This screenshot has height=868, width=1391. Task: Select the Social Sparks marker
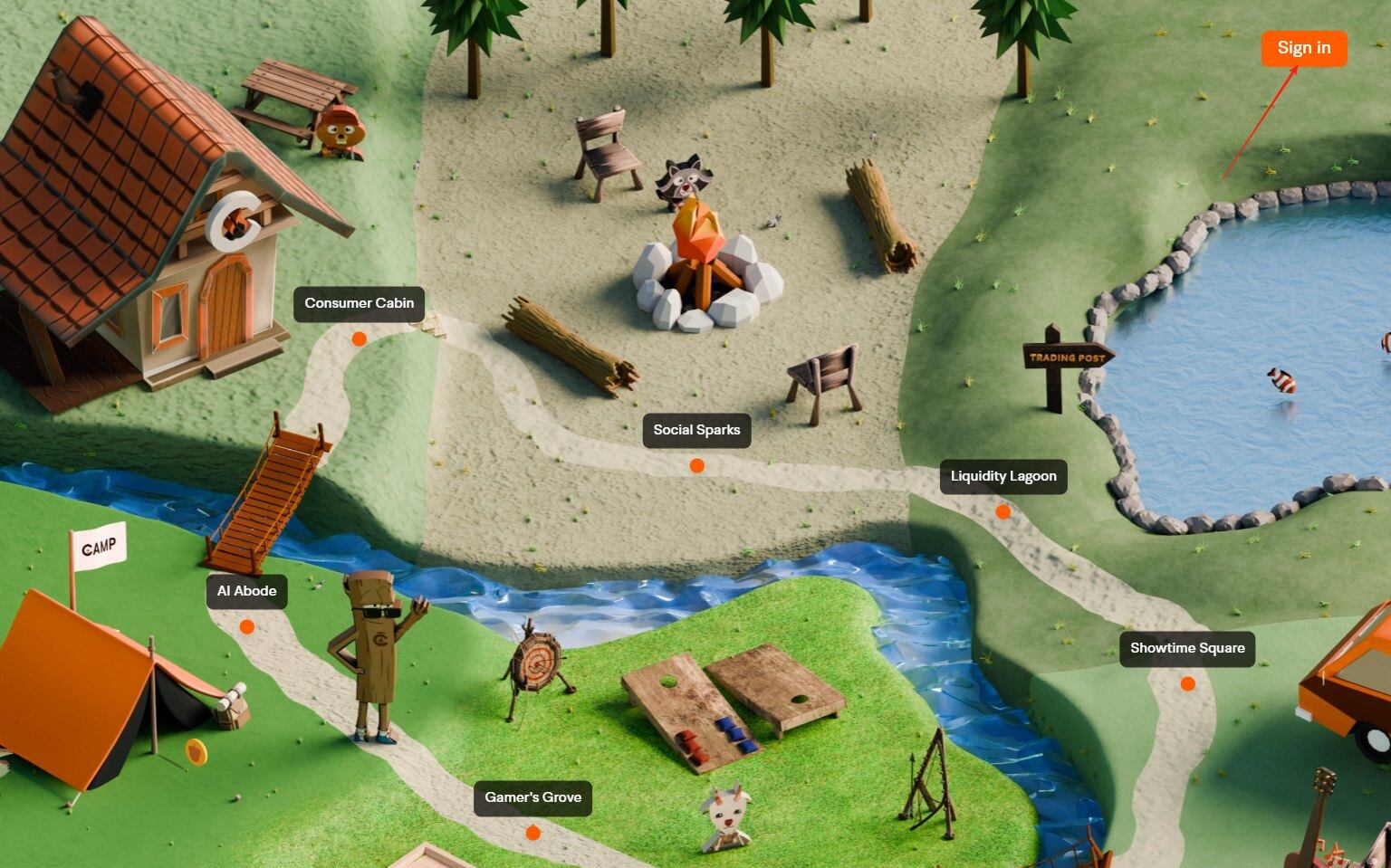pyautogui.click(x=697, y=464)
